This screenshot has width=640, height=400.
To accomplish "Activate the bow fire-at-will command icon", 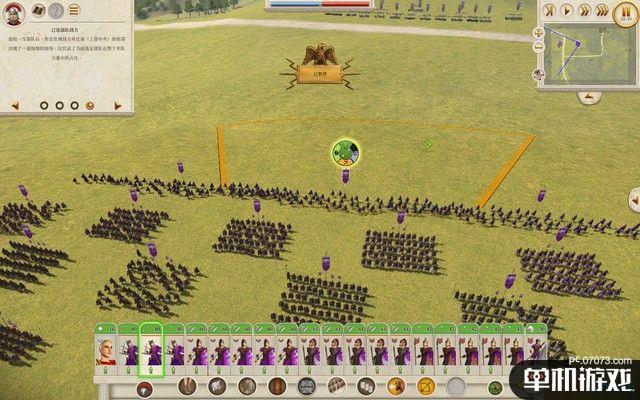I will point(426,386).
